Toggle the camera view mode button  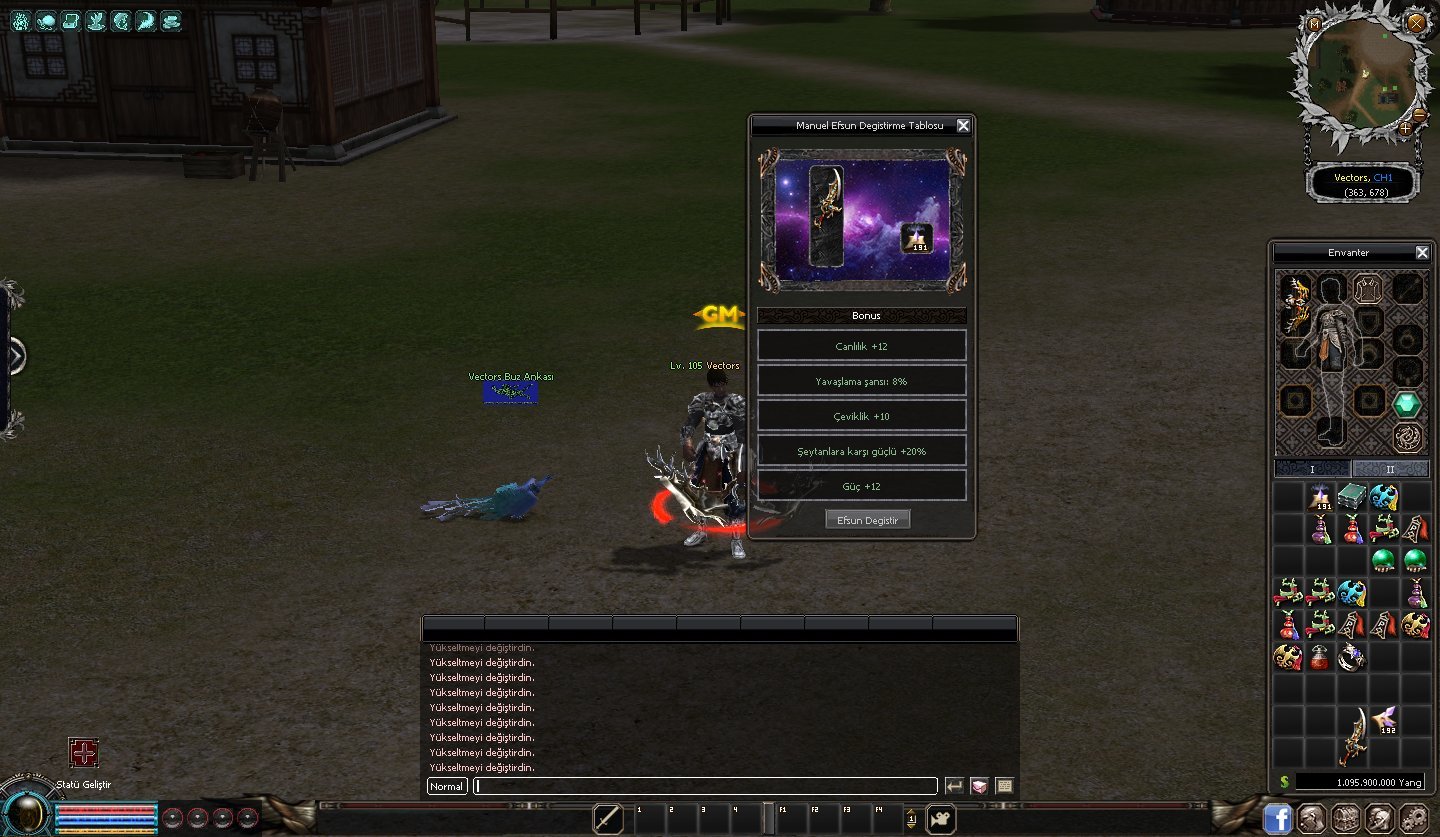tap(940, 819)
